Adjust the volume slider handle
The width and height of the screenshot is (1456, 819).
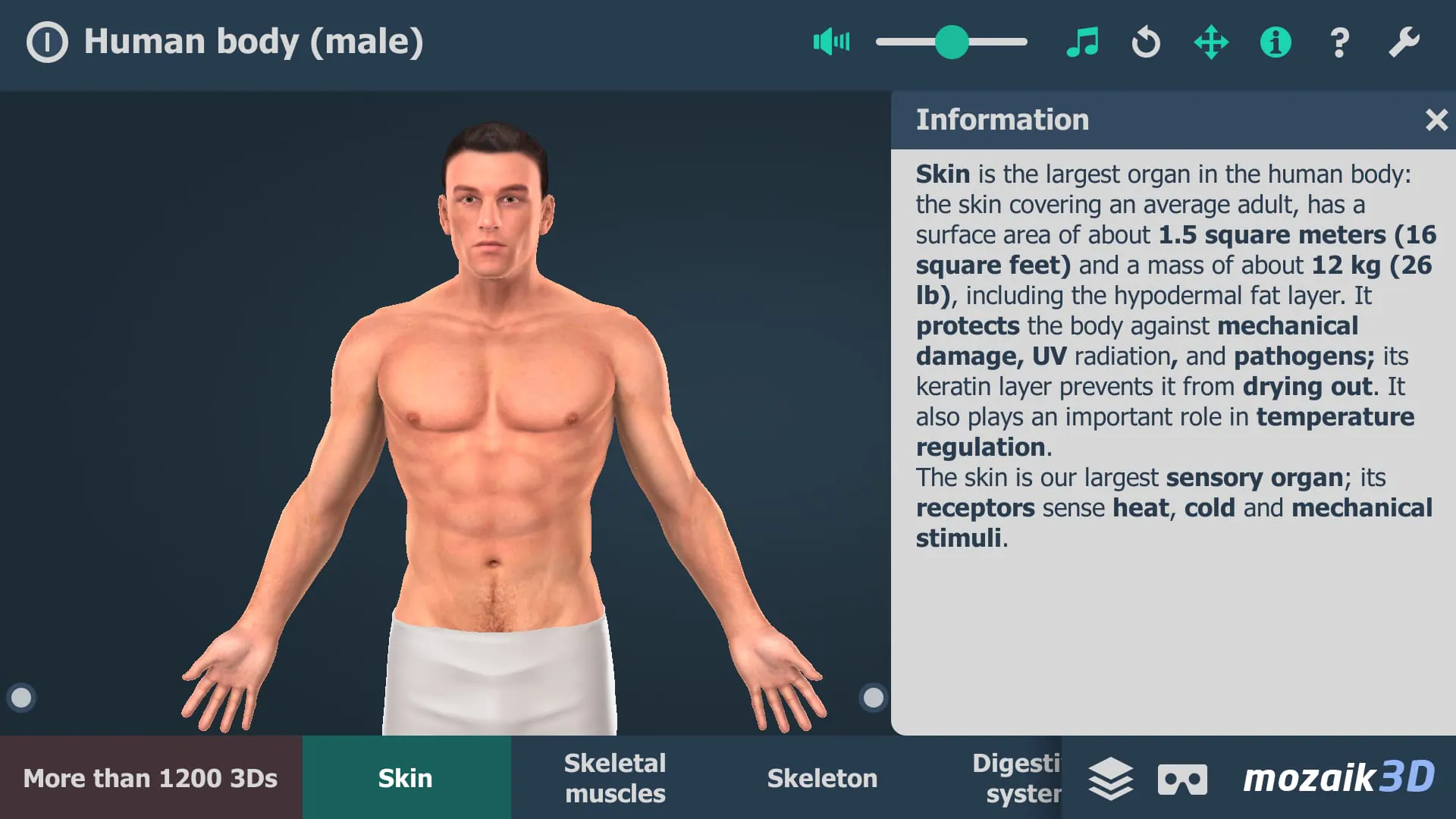coord(952,42)
